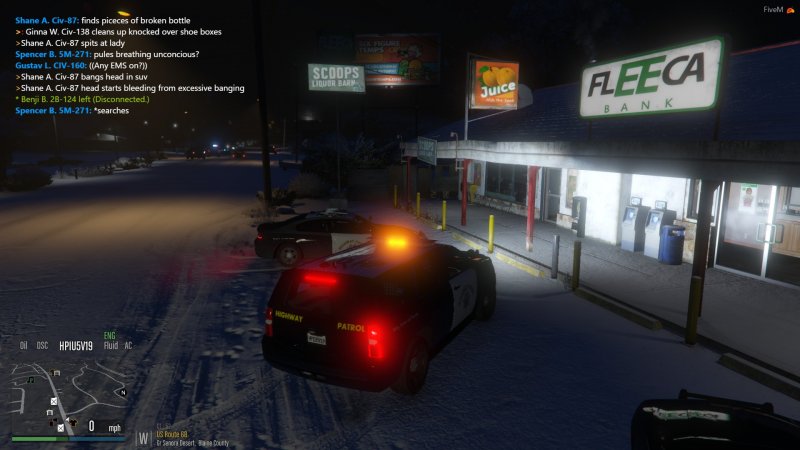Click Gustav L.'s EMS chat message
This screenshot has width=800, height=450.
coord(92,65)
